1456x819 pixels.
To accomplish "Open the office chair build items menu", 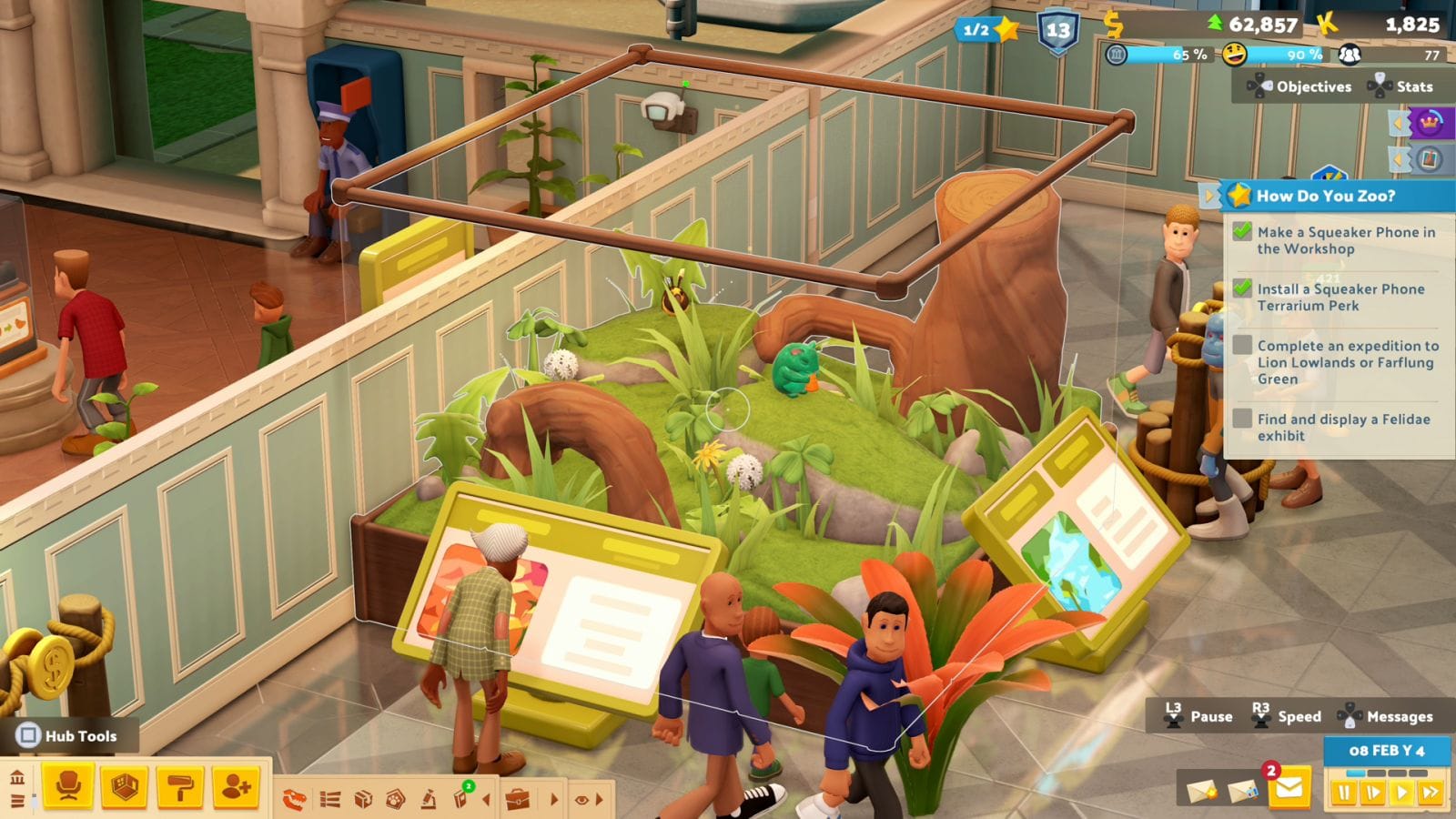I will tap(68, 787).
